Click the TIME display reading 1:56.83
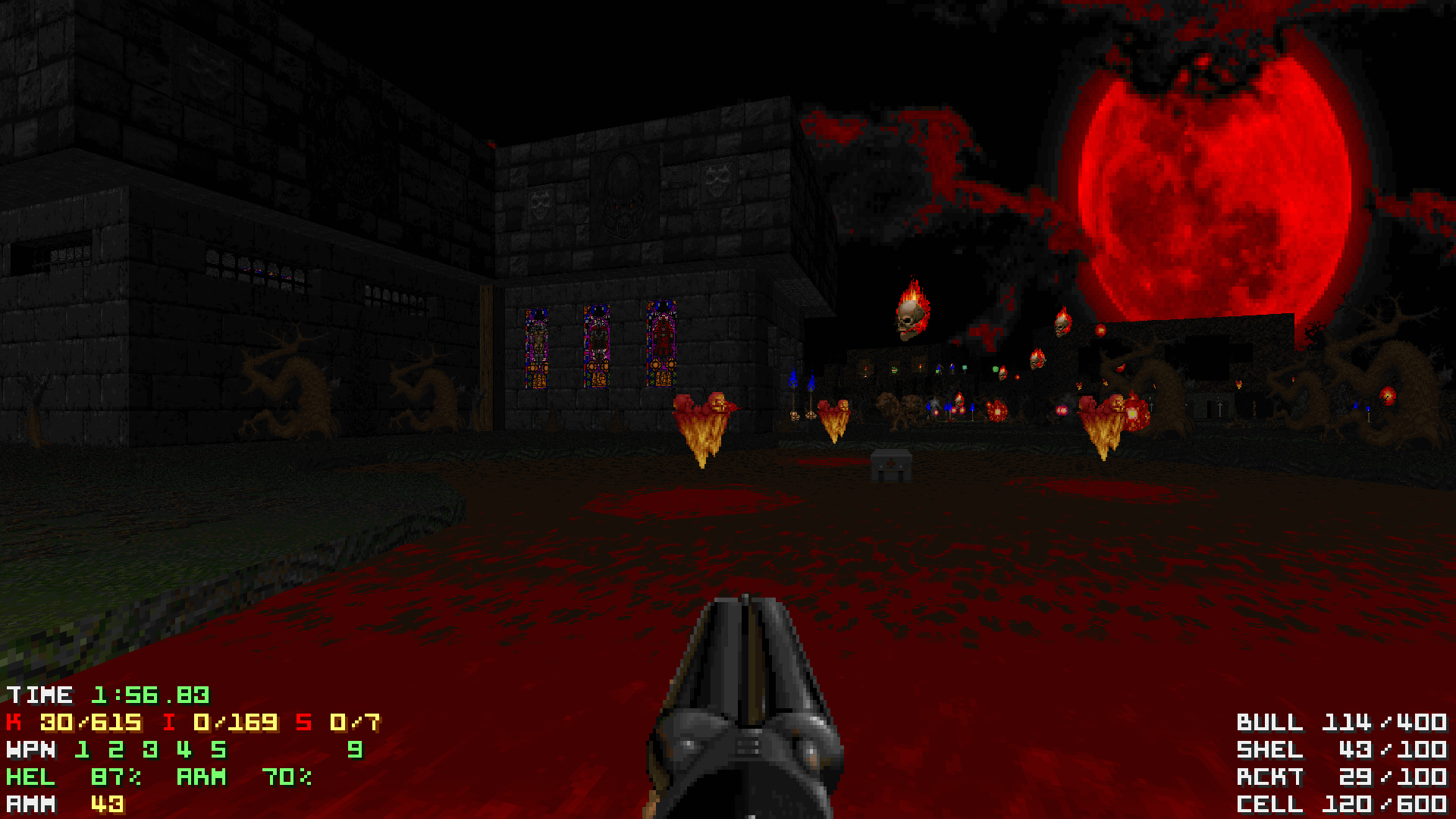 point(106,695)
